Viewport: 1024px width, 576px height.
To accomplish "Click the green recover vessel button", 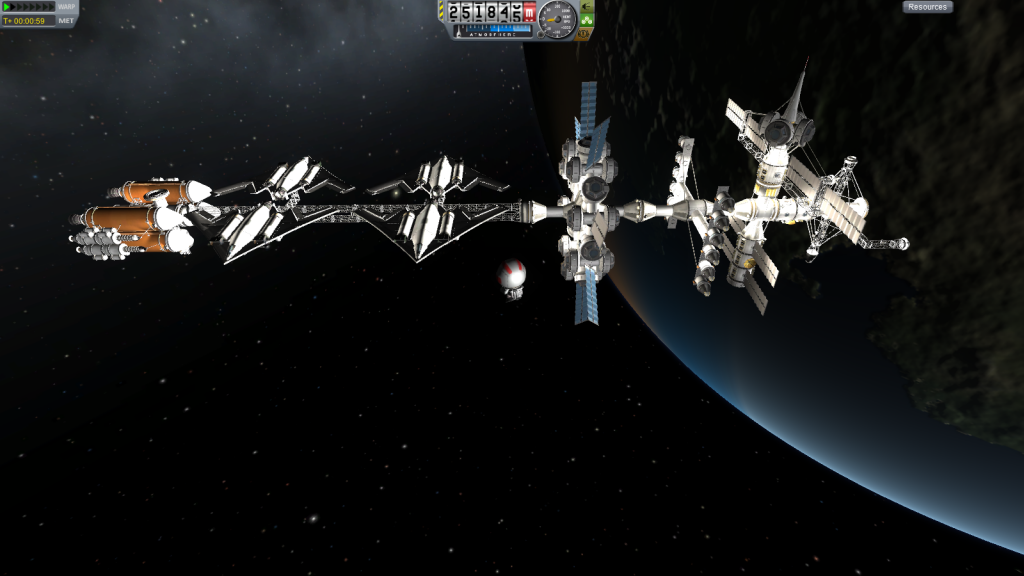I will (587, 18).
